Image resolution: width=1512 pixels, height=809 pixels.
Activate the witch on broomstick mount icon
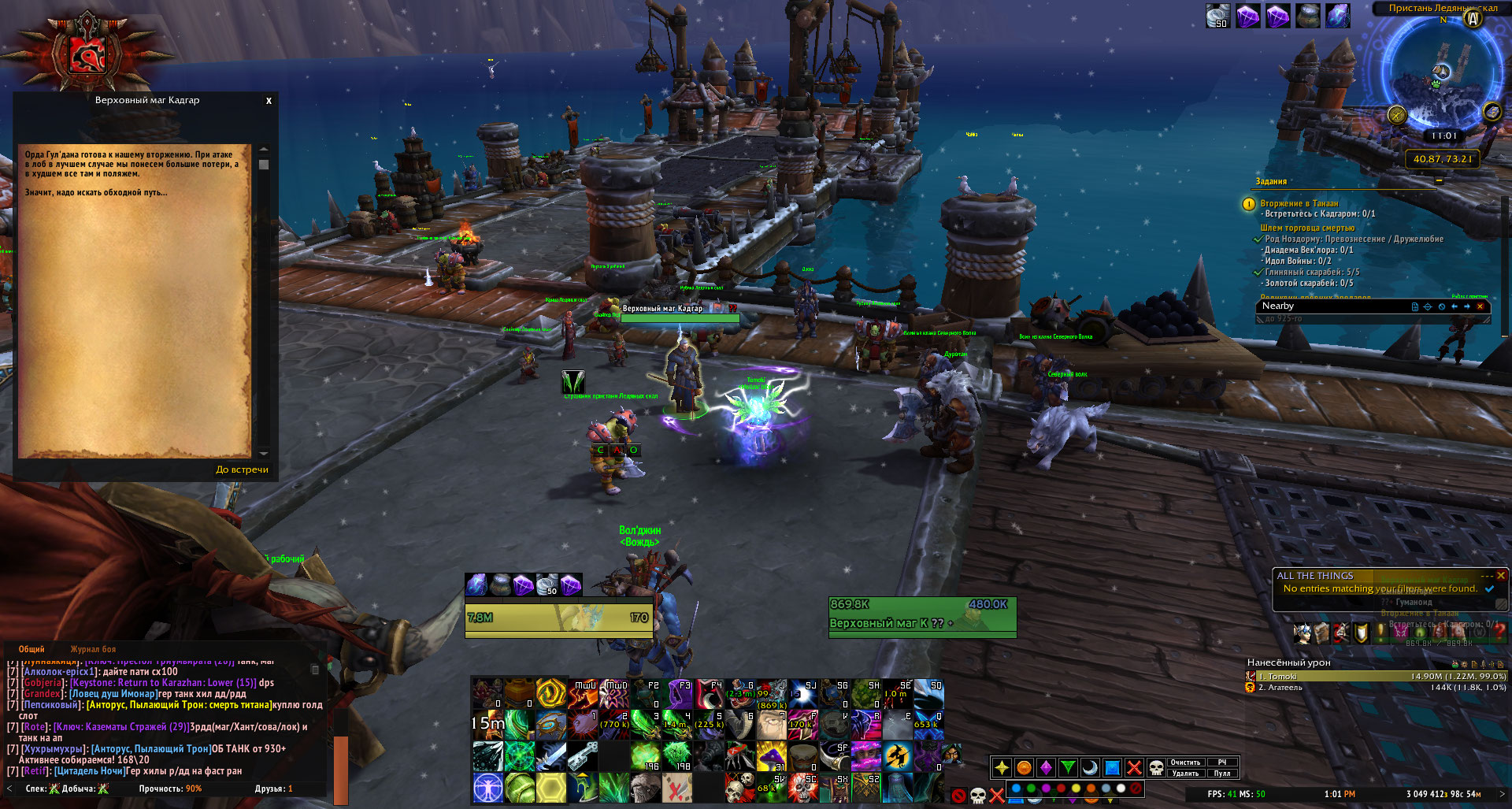[x=897, y=757]
